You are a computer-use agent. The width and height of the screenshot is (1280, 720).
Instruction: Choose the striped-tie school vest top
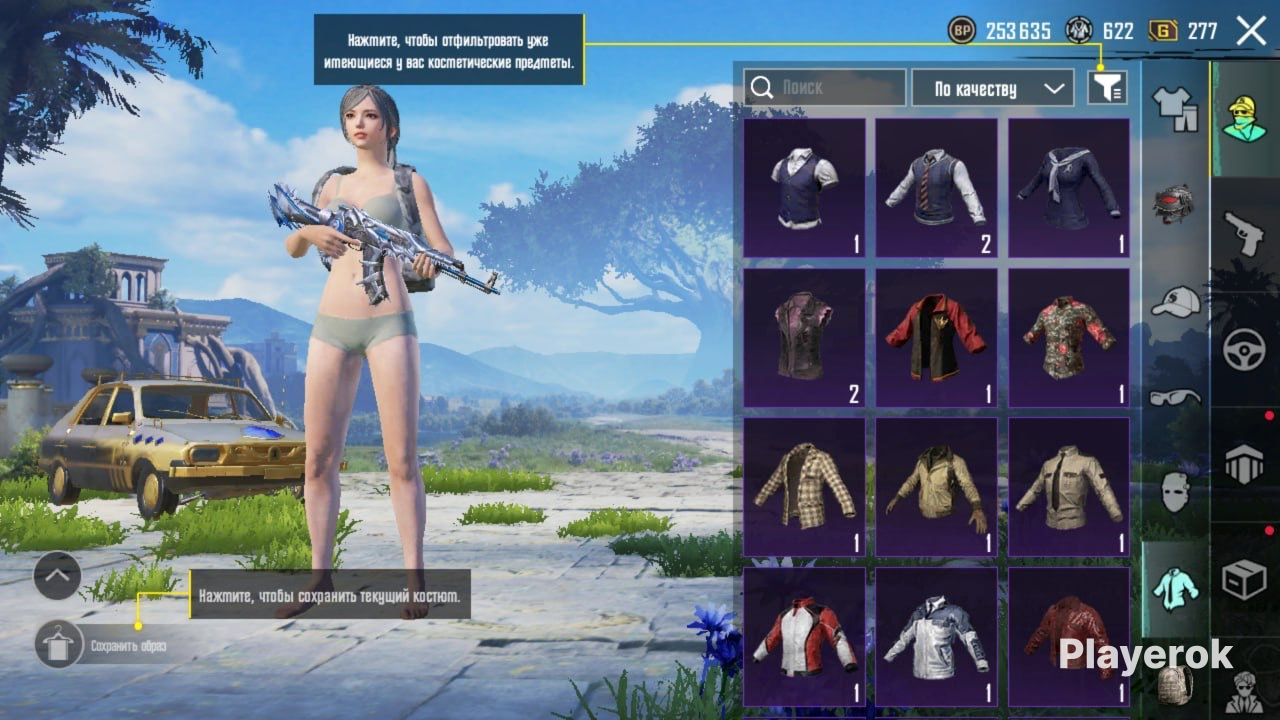[x=936, y=188]
